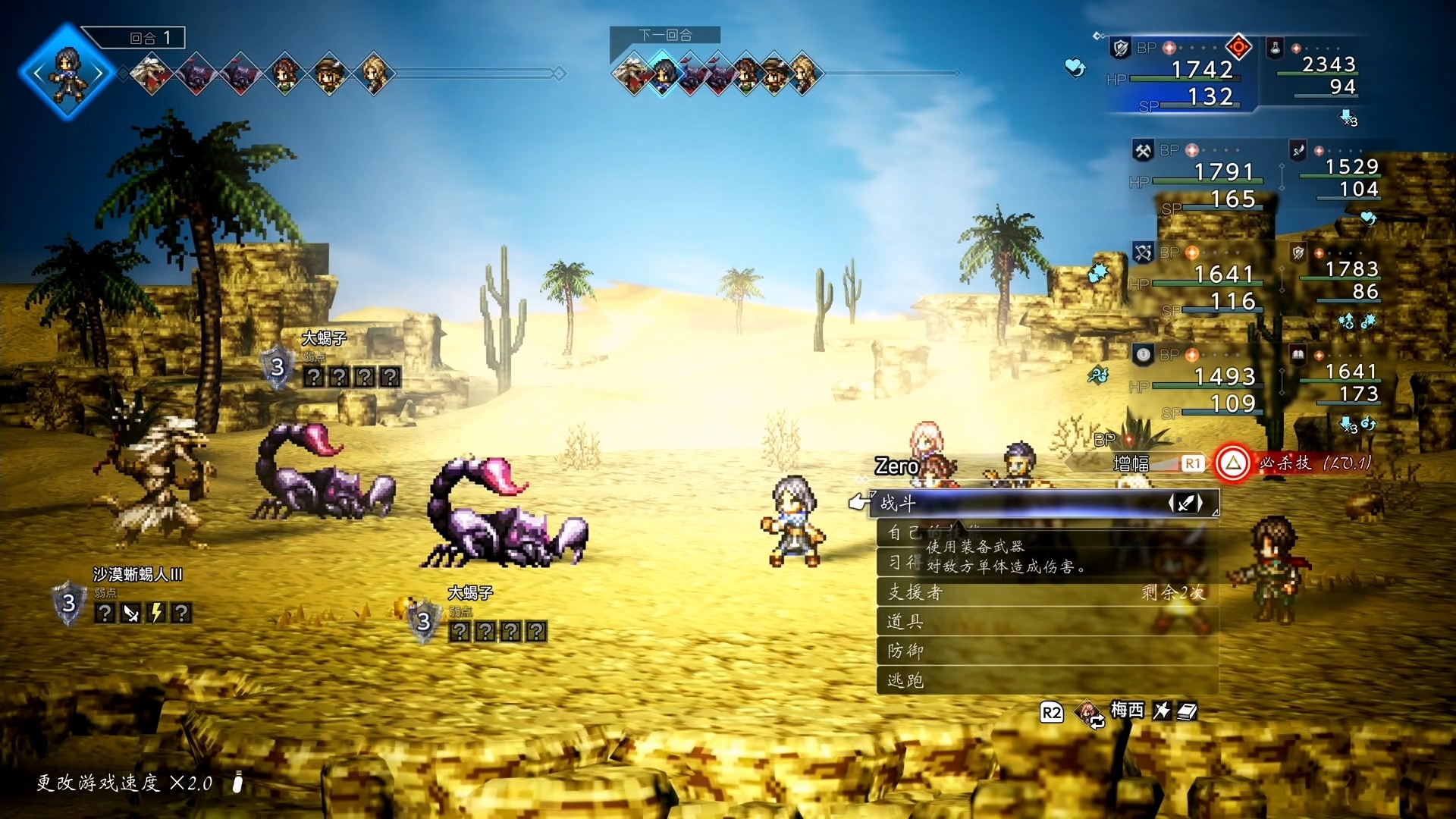Target the 沙漠蜥蜴人III enemy nameplate

tap(137, 575)
